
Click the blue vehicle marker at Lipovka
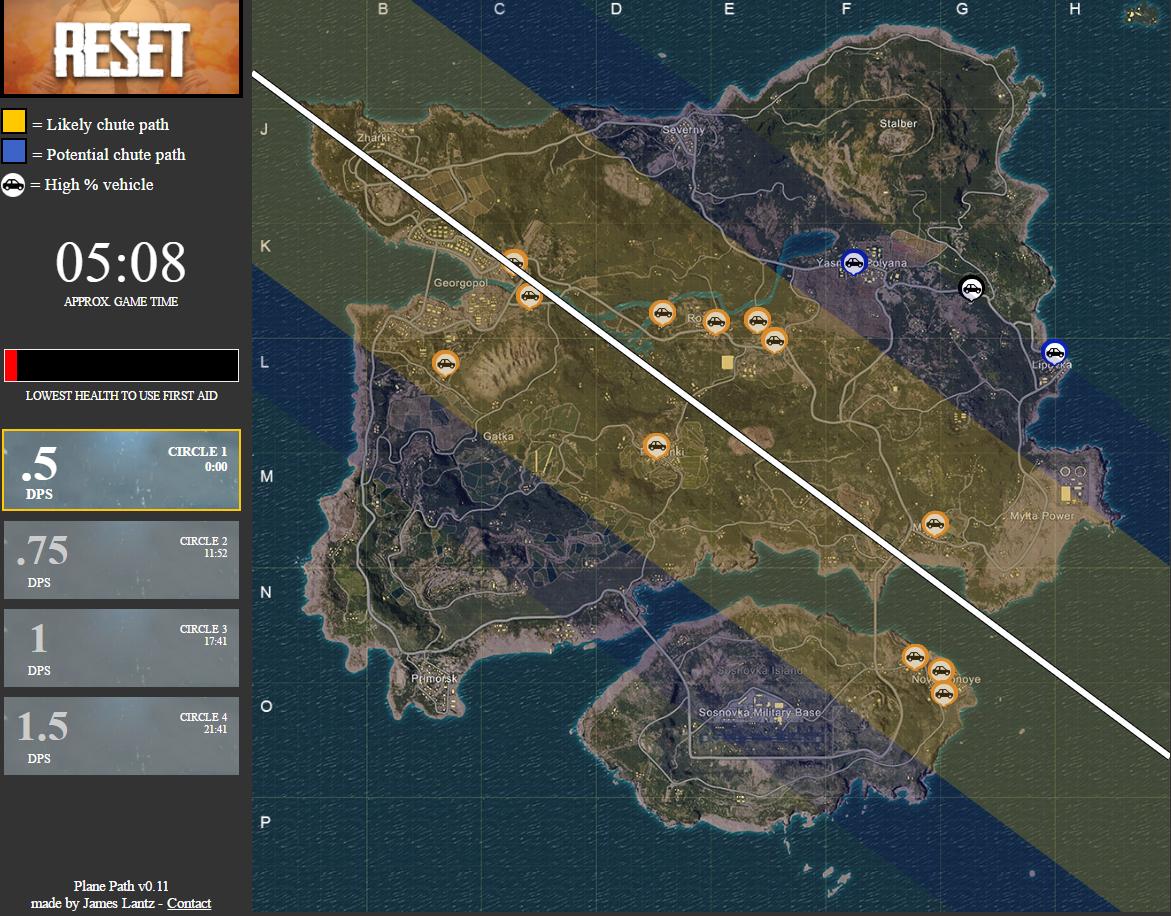coord(1053,352)
